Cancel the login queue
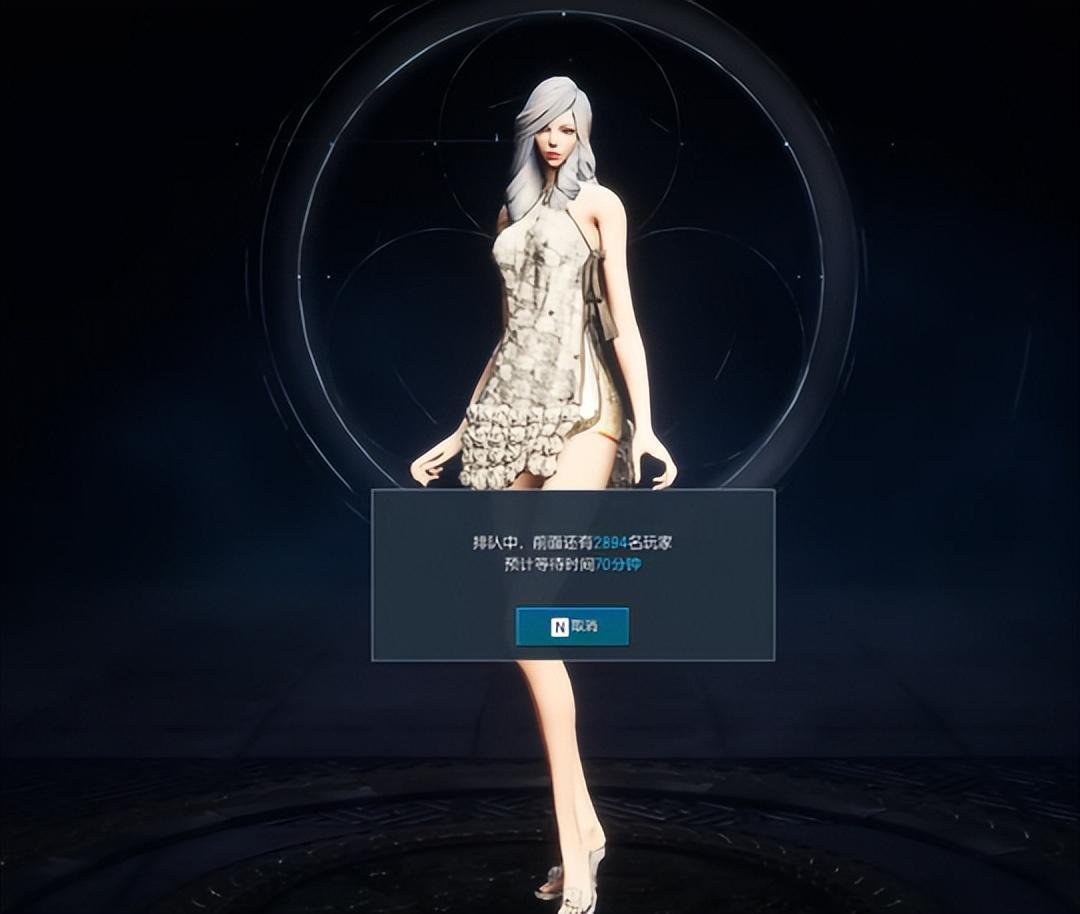The image size is (1080, 914). (572, 627)
